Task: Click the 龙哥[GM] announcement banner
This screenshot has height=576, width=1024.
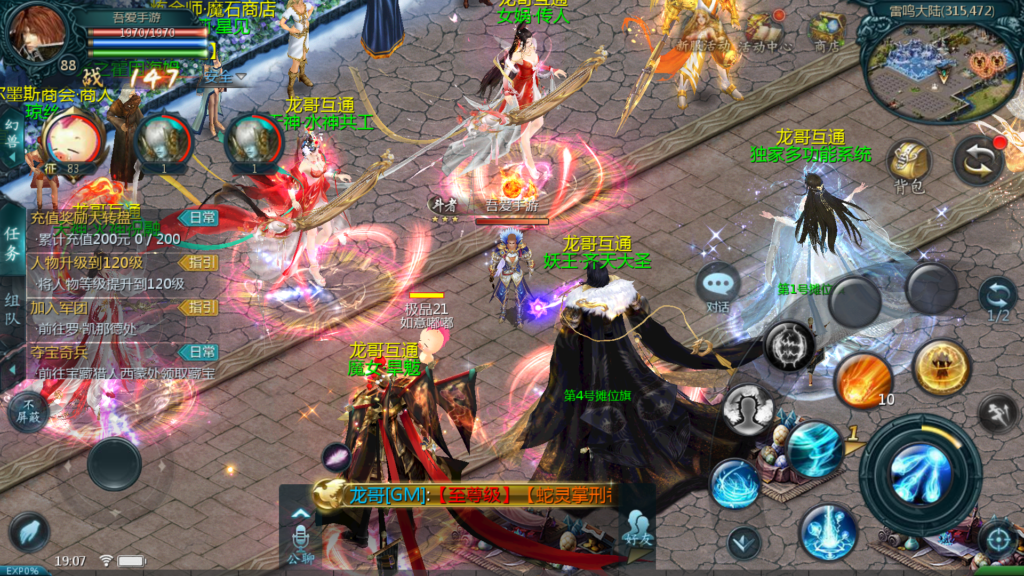Action: click(470, 495)
